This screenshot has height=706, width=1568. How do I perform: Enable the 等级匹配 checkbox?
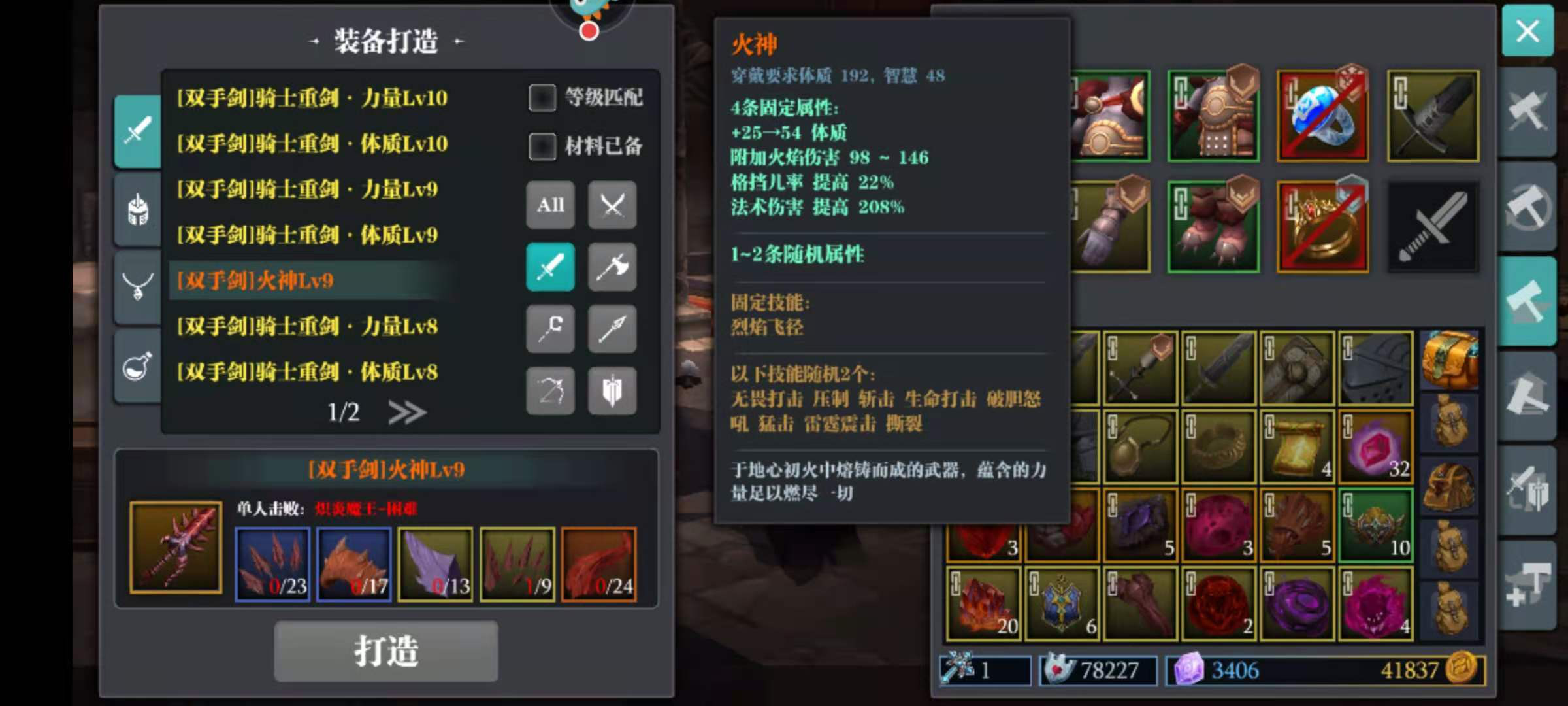click(x=543, y=98)
